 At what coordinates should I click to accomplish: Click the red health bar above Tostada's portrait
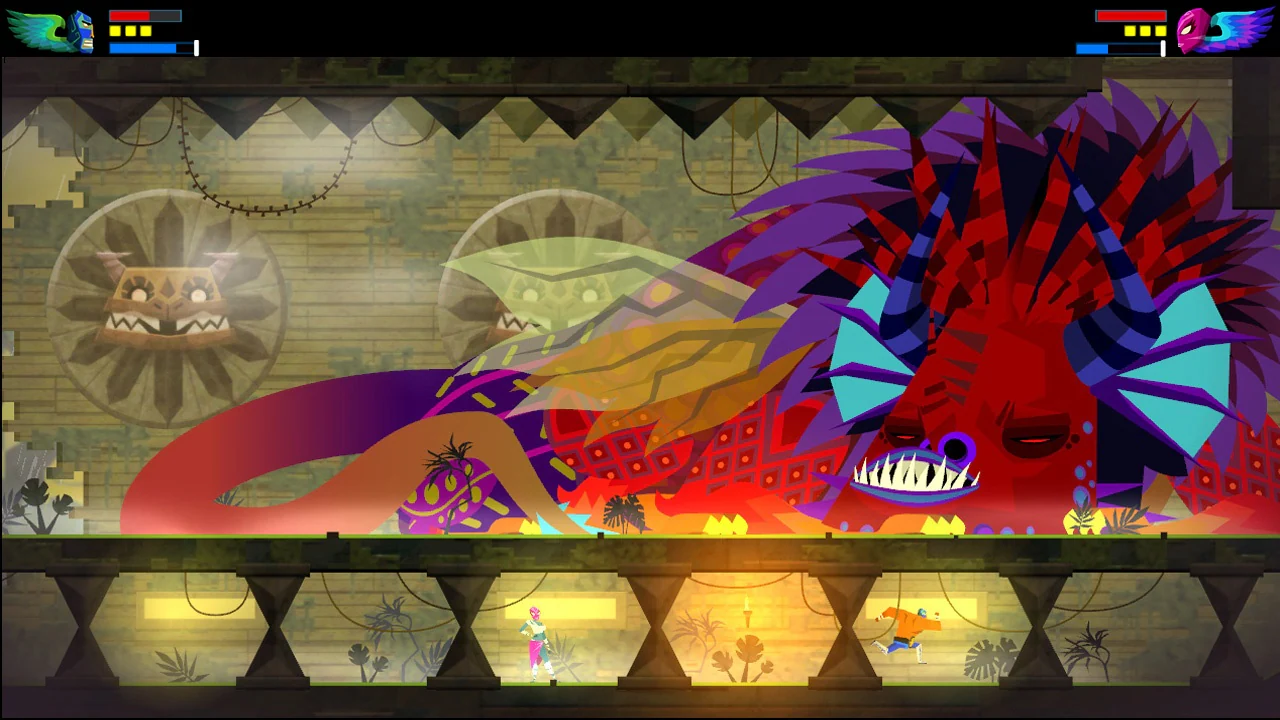(x=1133, y=16)
